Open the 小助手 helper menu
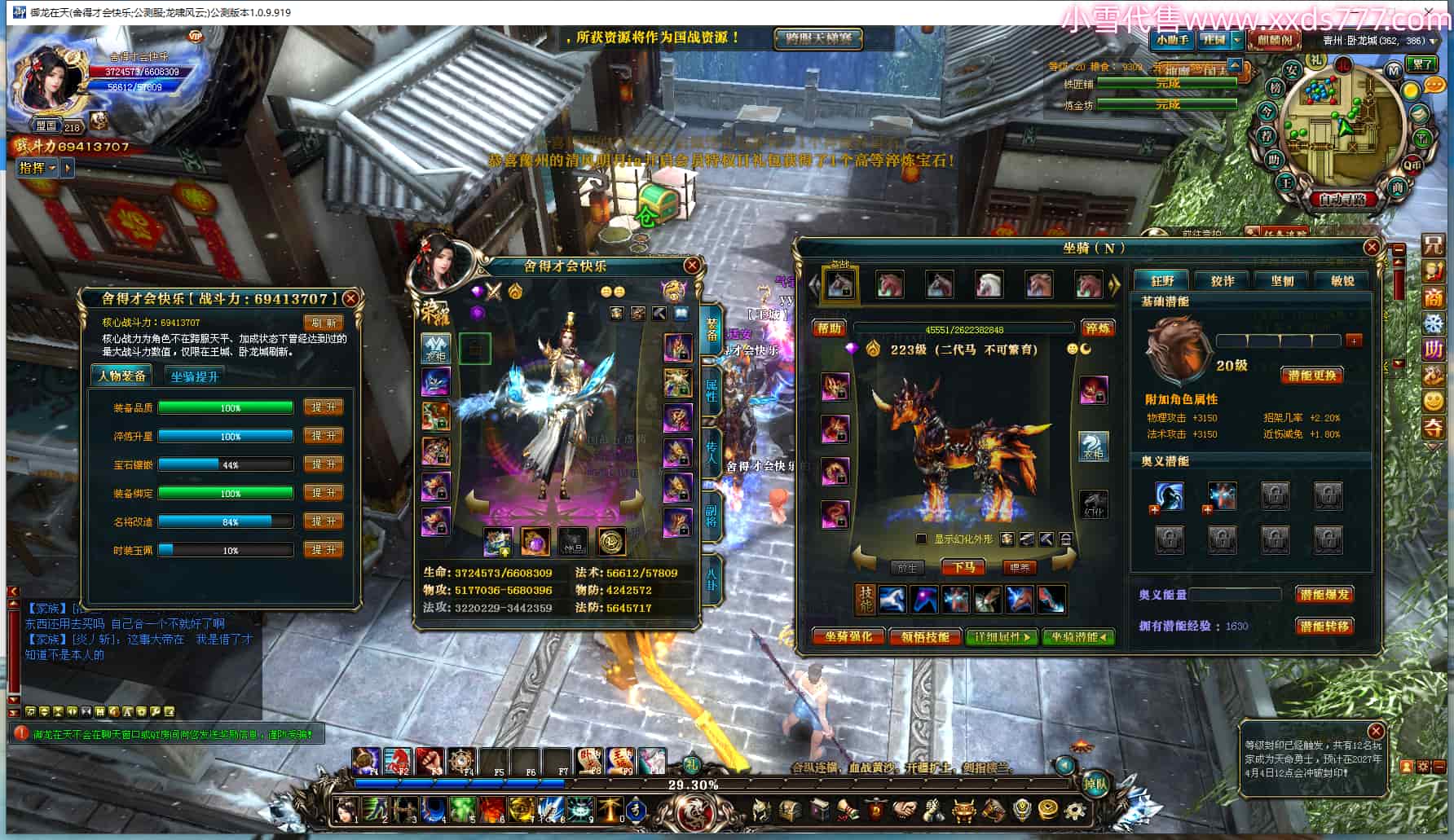Image resolution: width=1454 pixels, height=840 pixels. (1172, 40)
